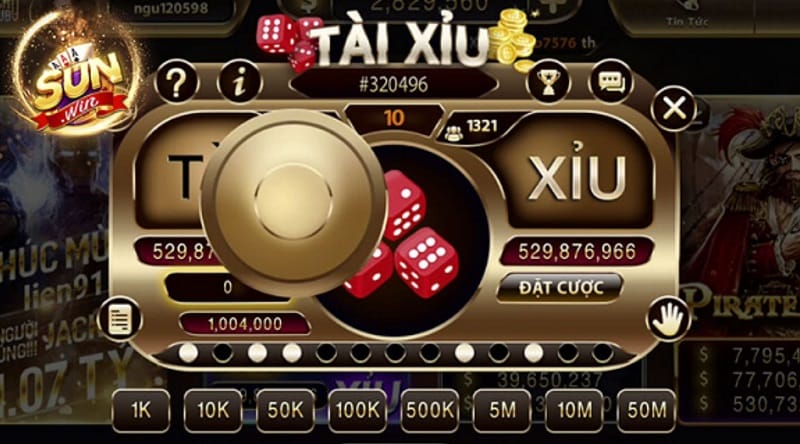Choose the XỈU betting side

tap(577, 180)
